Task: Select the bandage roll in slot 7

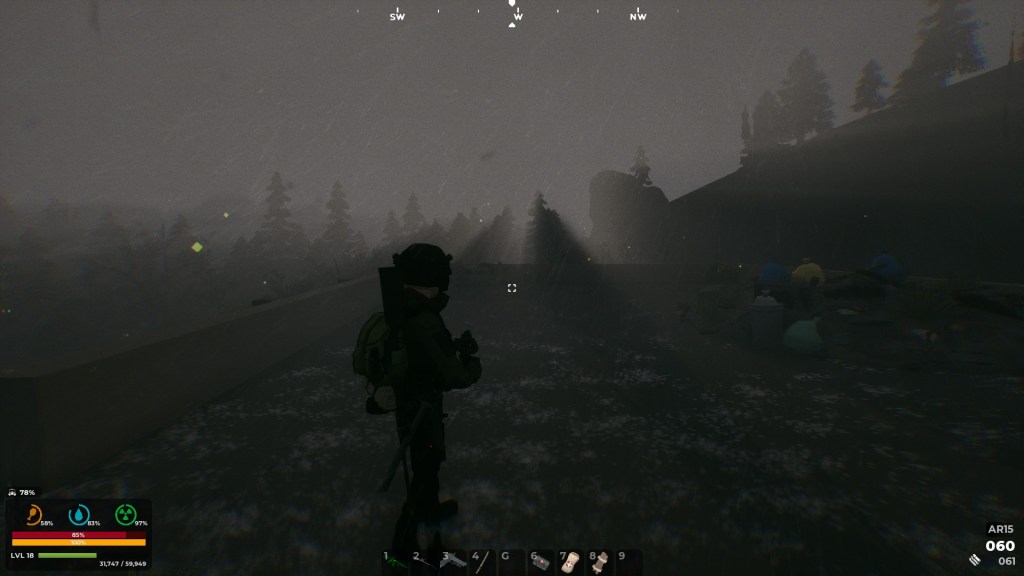Action: click(570, 562)
